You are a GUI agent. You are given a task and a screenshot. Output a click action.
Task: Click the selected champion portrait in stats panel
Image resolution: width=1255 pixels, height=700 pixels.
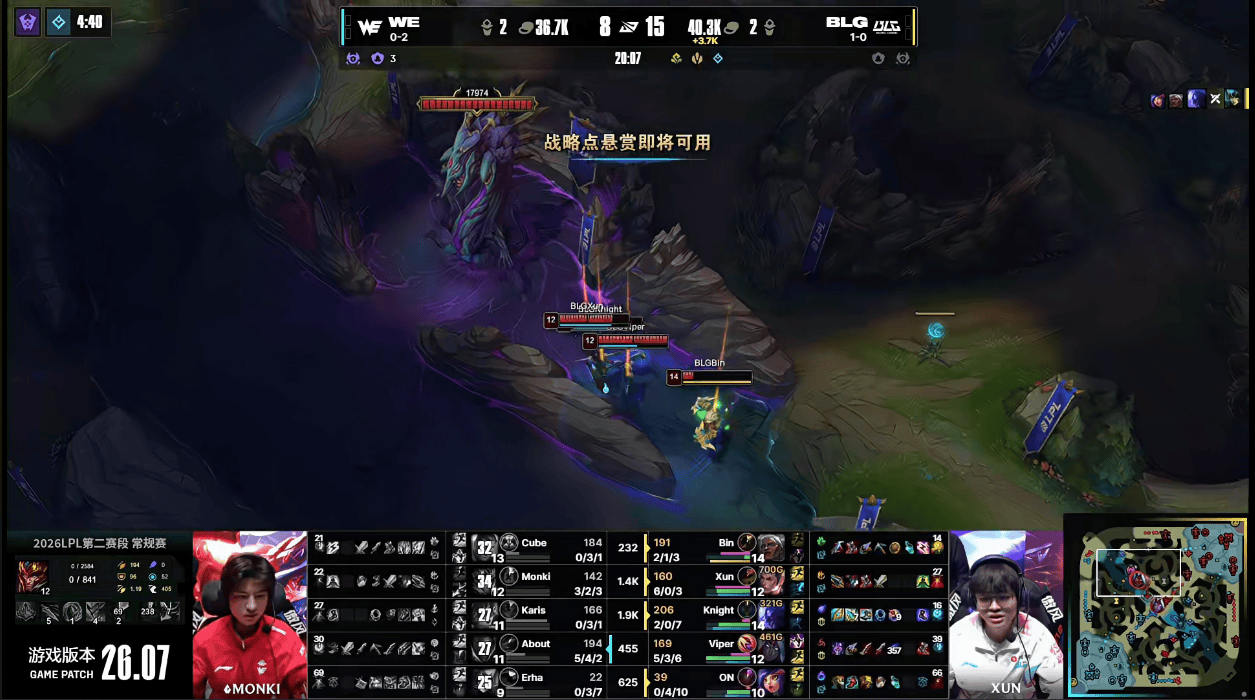coord(32,577)
